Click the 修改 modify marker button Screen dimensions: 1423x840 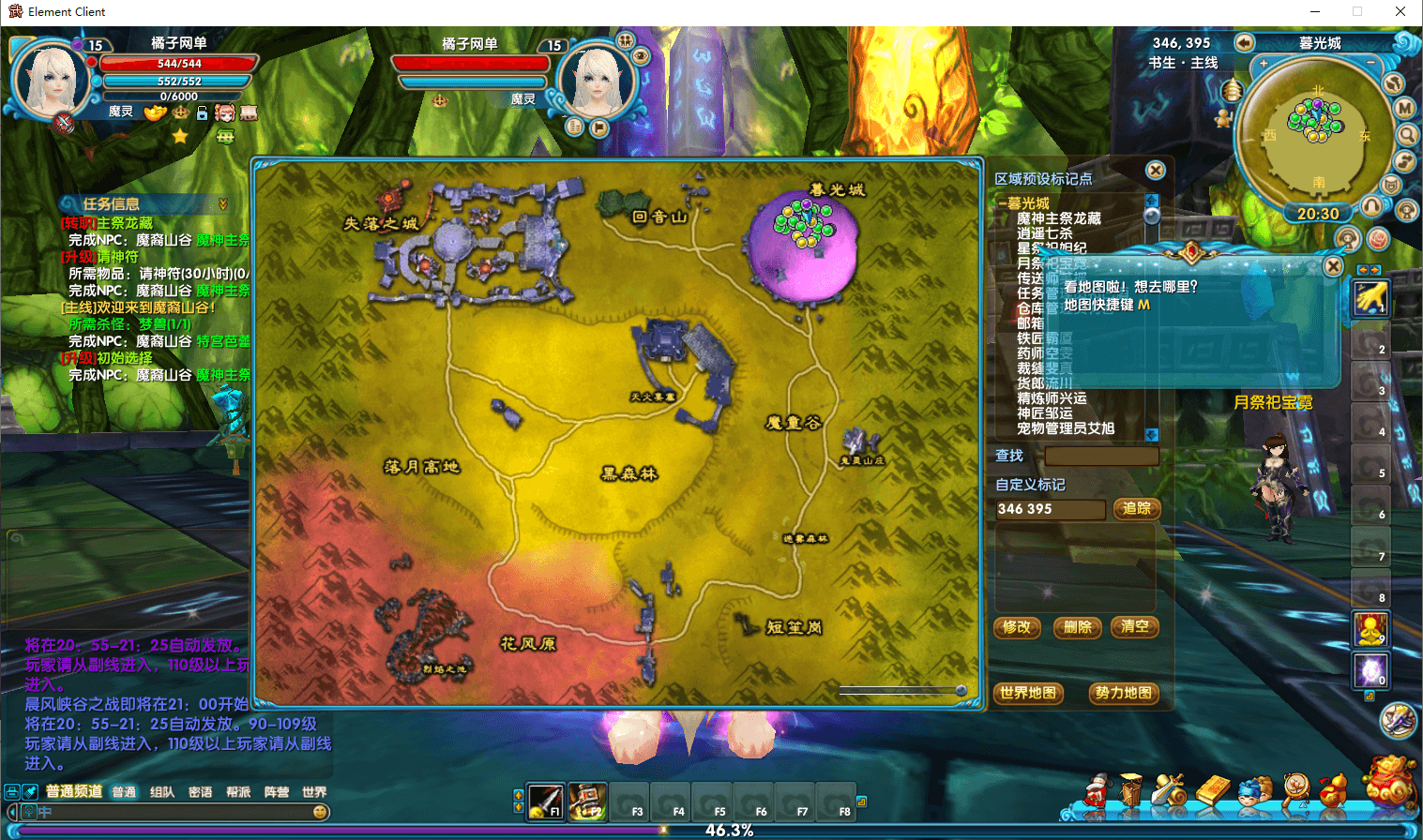[x=1017, y=627]
